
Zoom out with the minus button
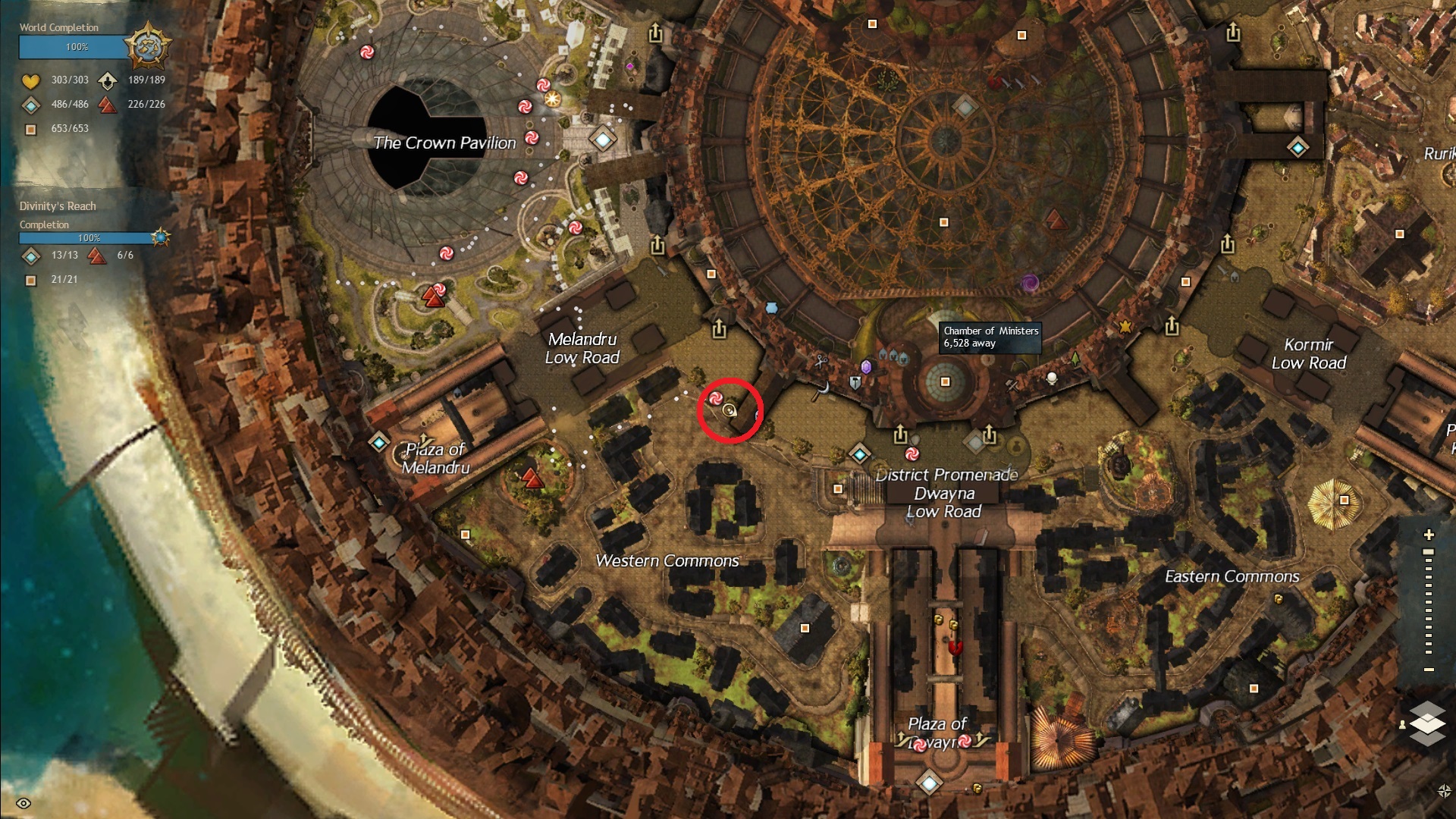[1429, 670]
